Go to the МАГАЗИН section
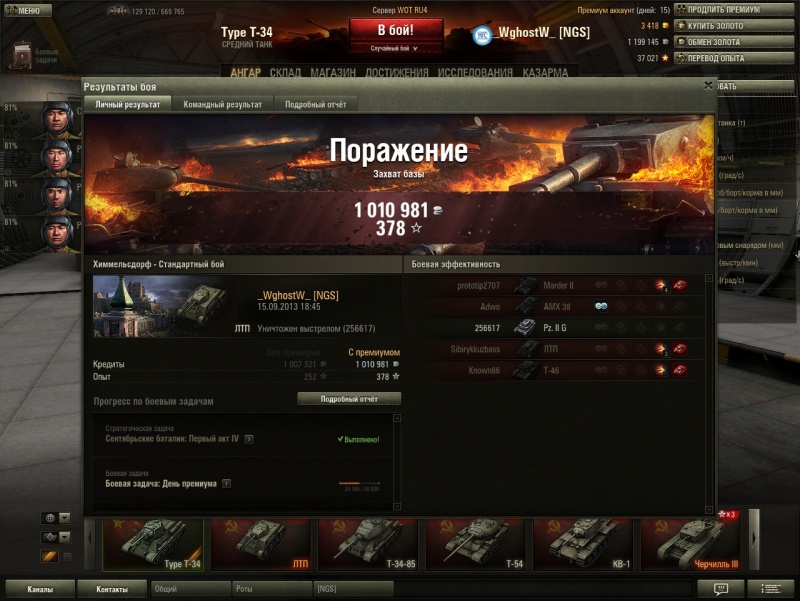 (x=331, y=73)
